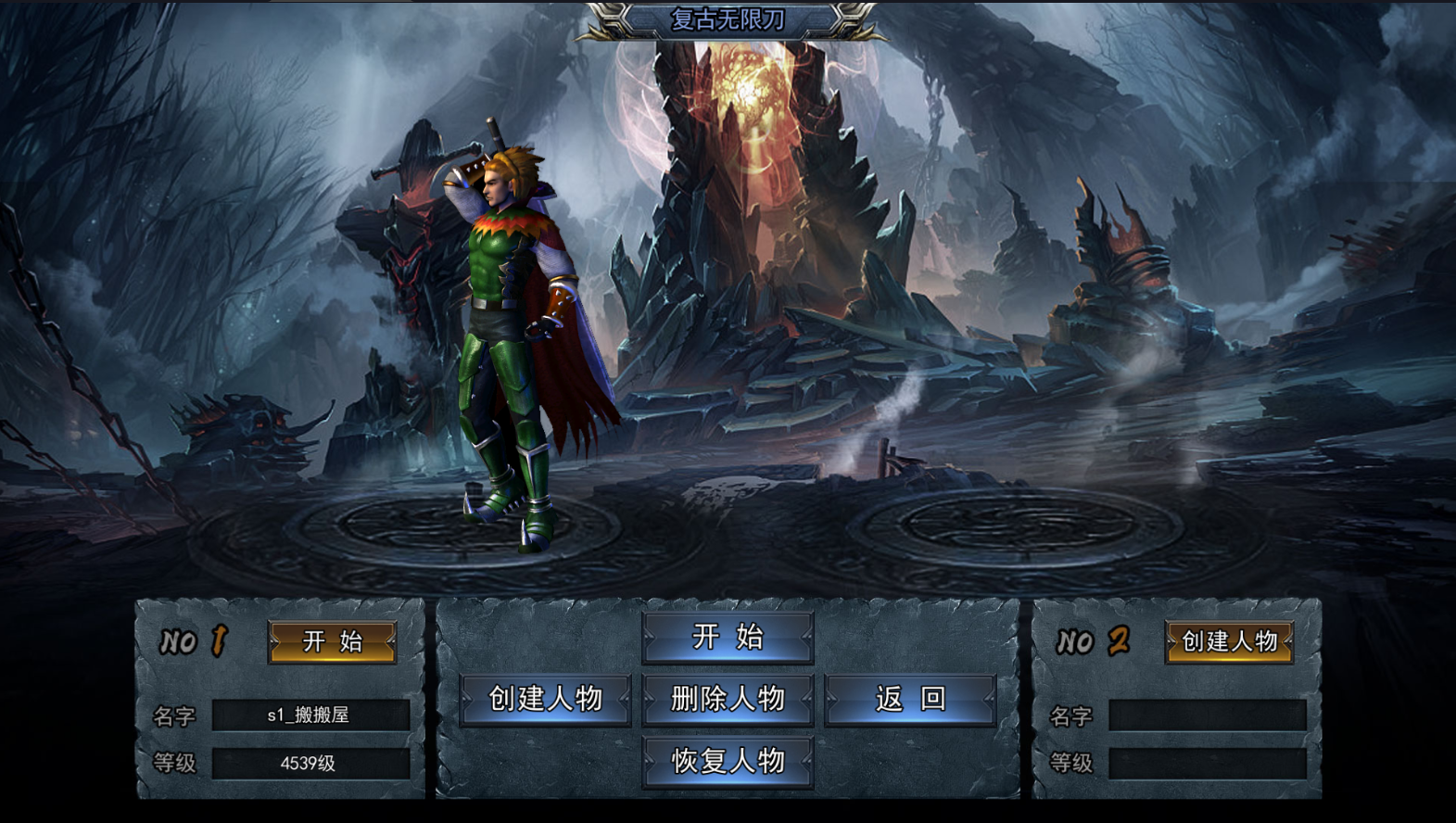
Task: Choose the 删除人物 delete character button
Action: click(728, 699)
